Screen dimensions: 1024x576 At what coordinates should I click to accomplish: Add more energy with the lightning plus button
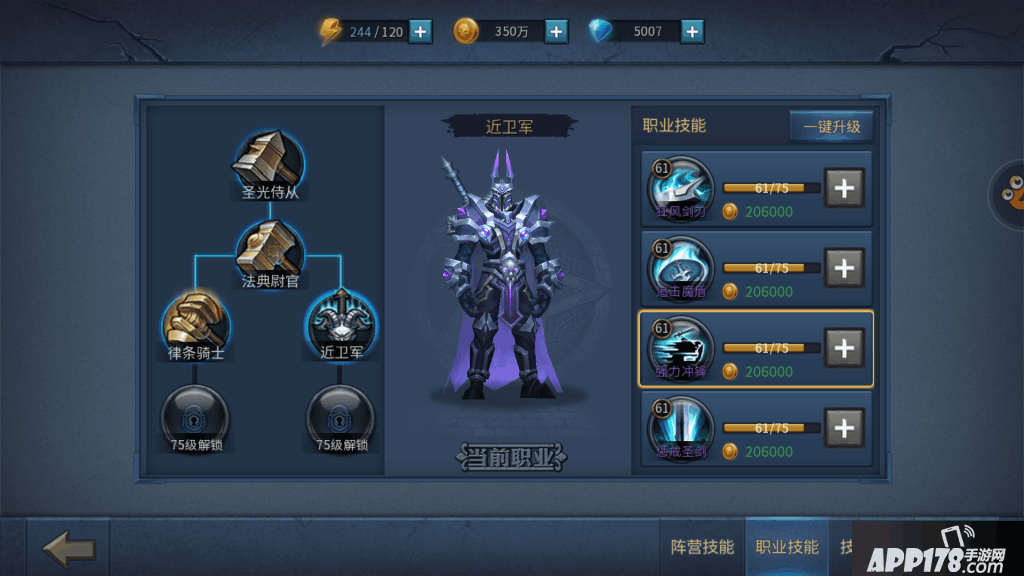pyautogui.click(x=421, y=31)
